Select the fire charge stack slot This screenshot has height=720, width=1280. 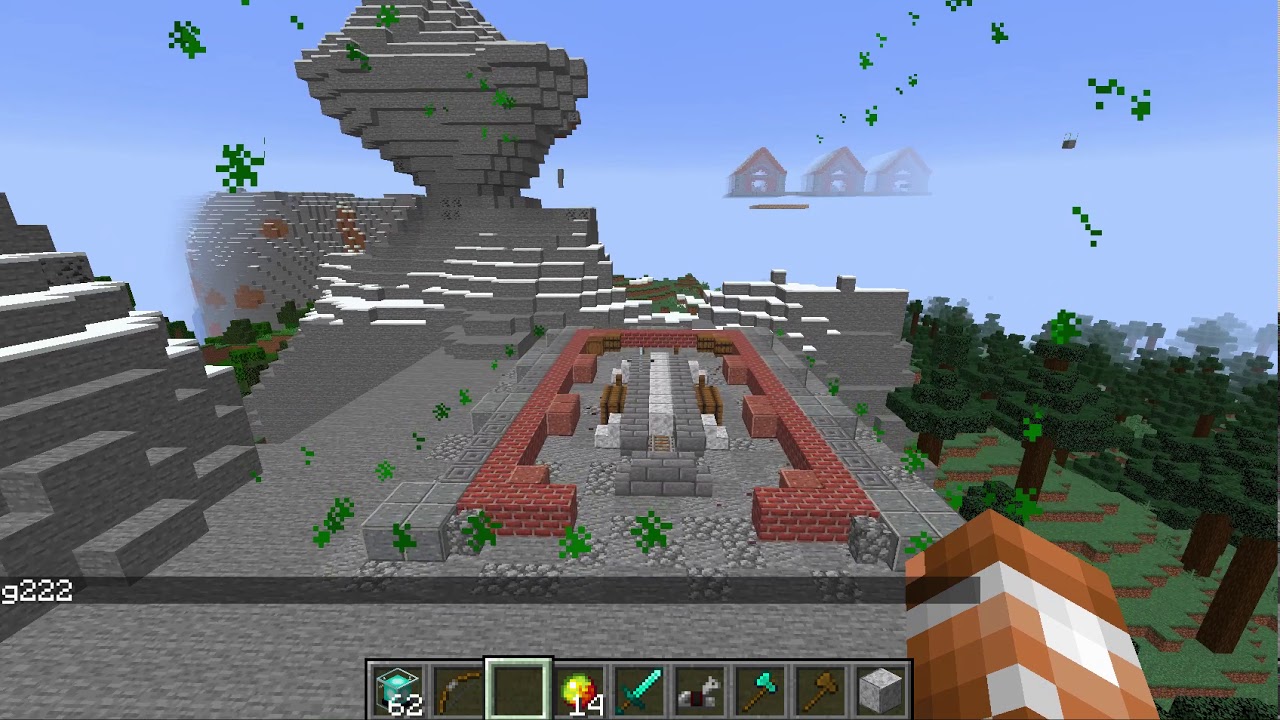[x=579, y=690]
